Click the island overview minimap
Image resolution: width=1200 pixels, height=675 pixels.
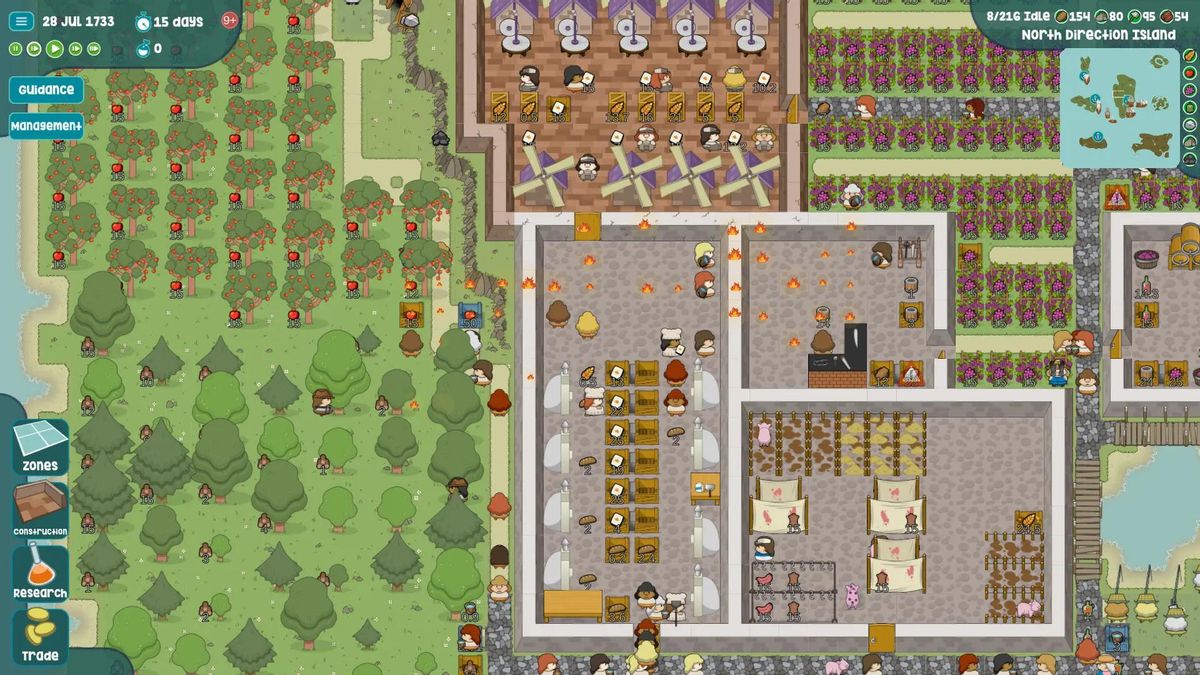(x=1119, y=106)
